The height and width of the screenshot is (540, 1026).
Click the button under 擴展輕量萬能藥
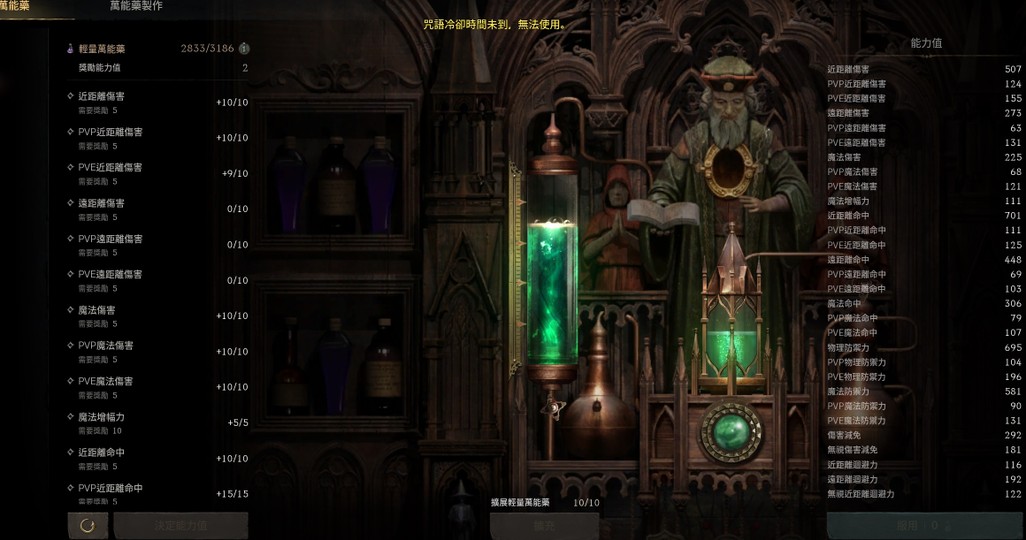(544, 525)
